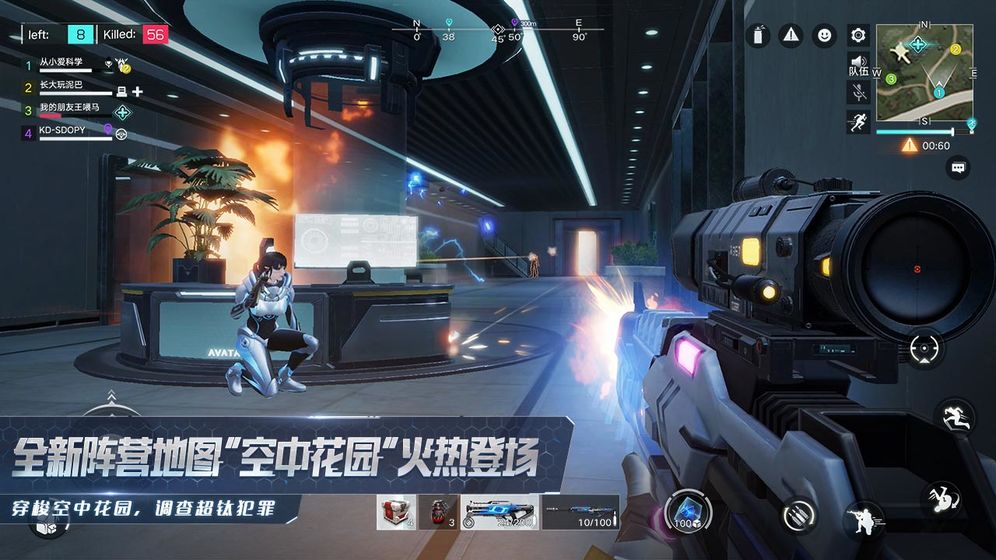
Task: Select the warning triangle ping button
Action: click(x=791, y=35)
